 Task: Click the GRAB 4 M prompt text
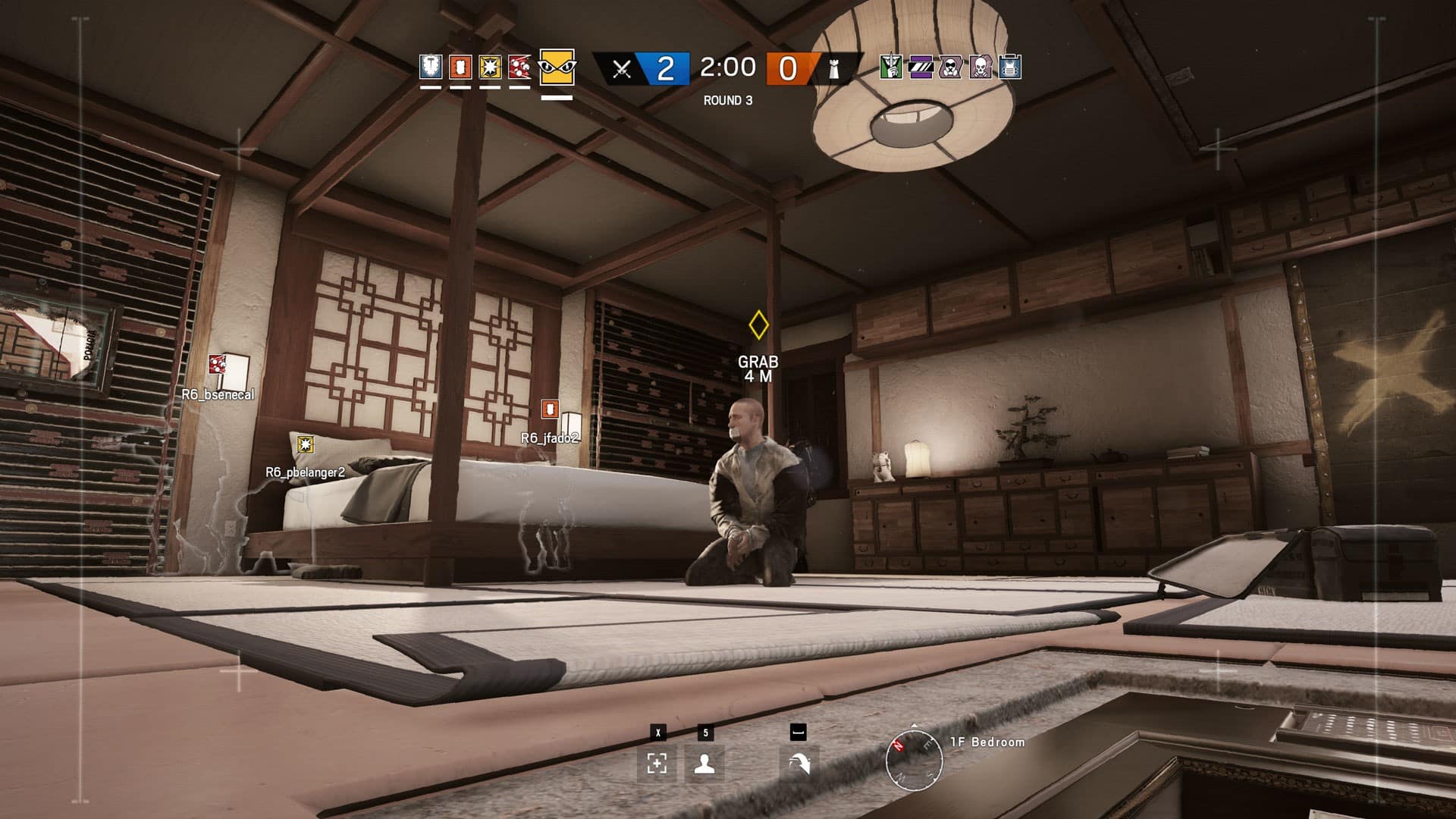(x=758, y=371)
